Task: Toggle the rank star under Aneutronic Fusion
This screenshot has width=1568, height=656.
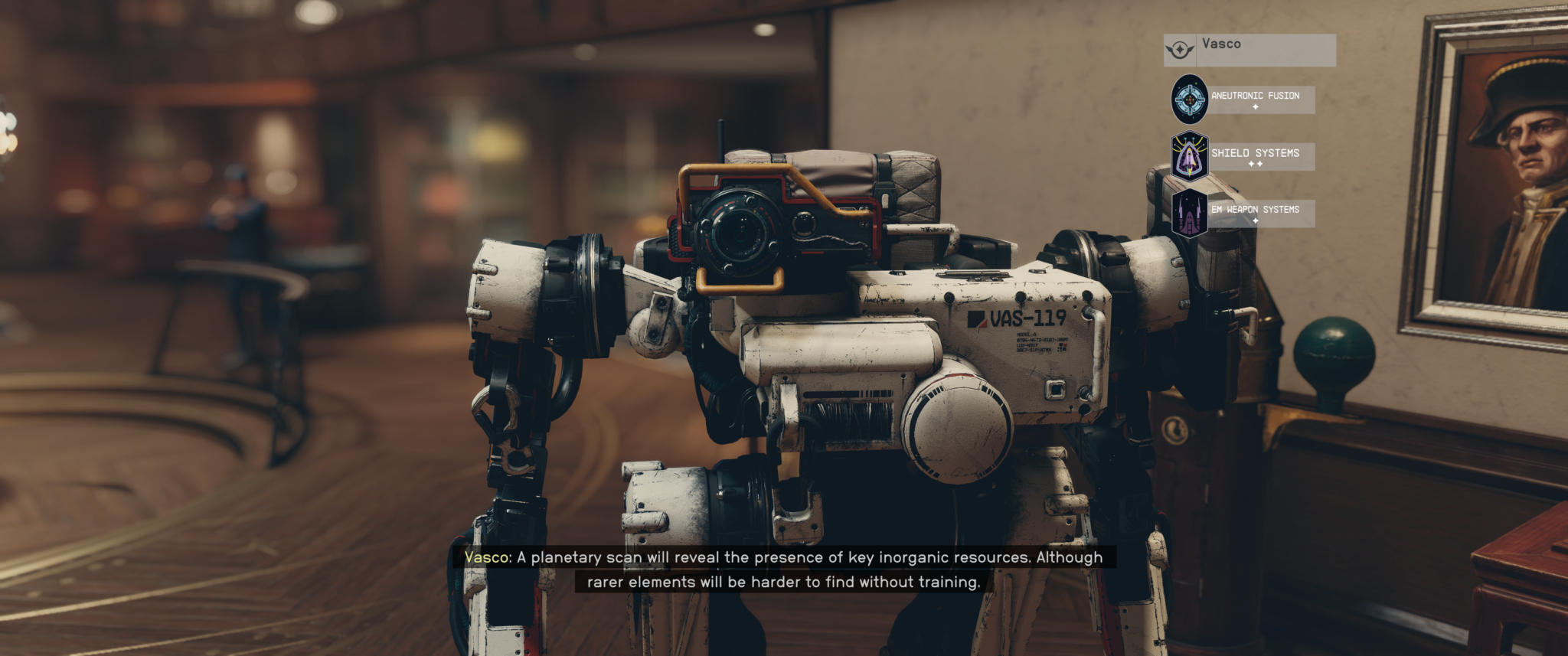Action: (1255, 107)
